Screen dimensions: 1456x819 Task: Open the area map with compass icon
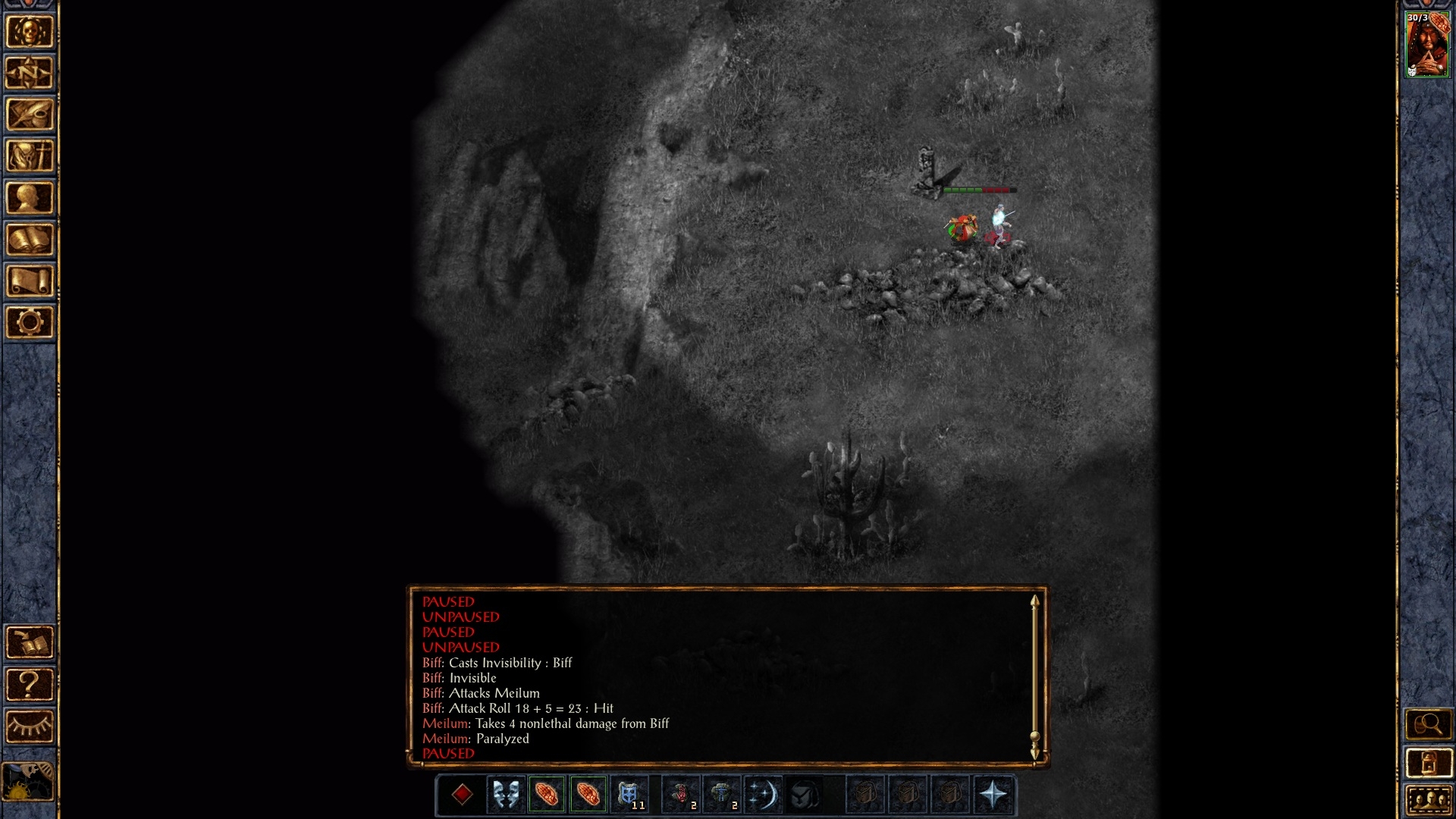[30, 74]
